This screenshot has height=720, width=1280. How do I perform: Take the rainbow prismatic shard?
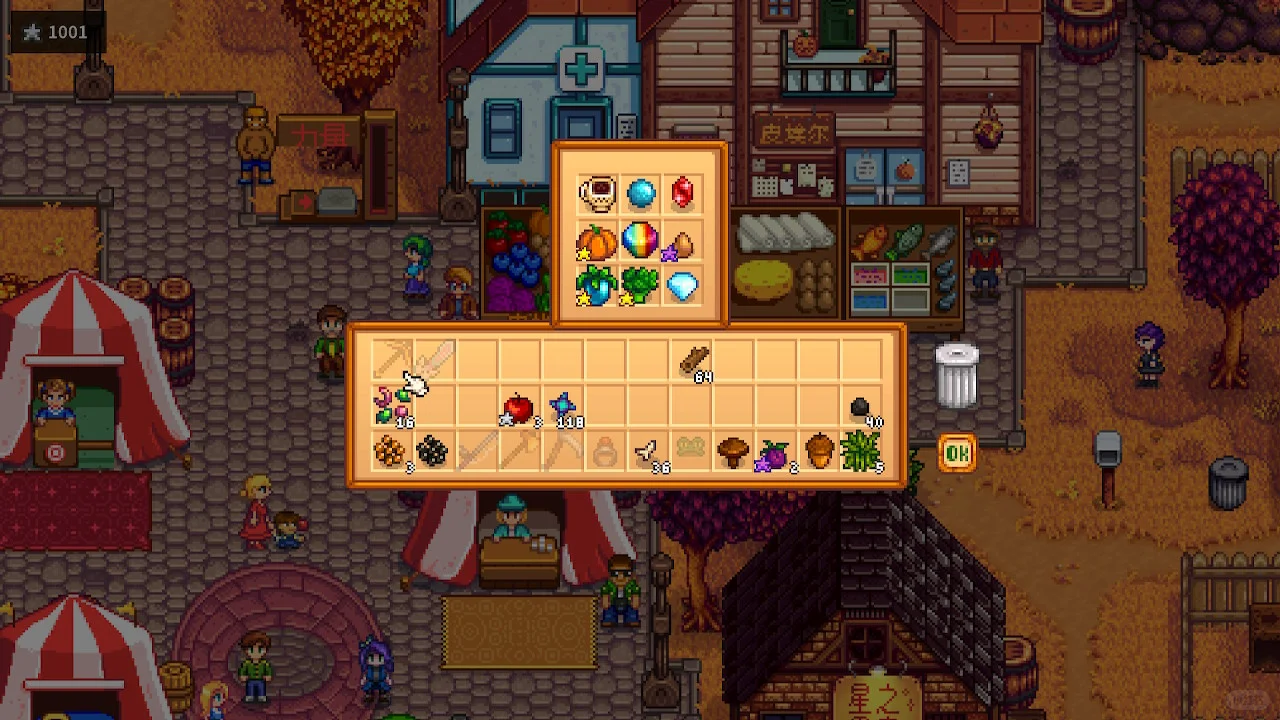click(640, 240)
